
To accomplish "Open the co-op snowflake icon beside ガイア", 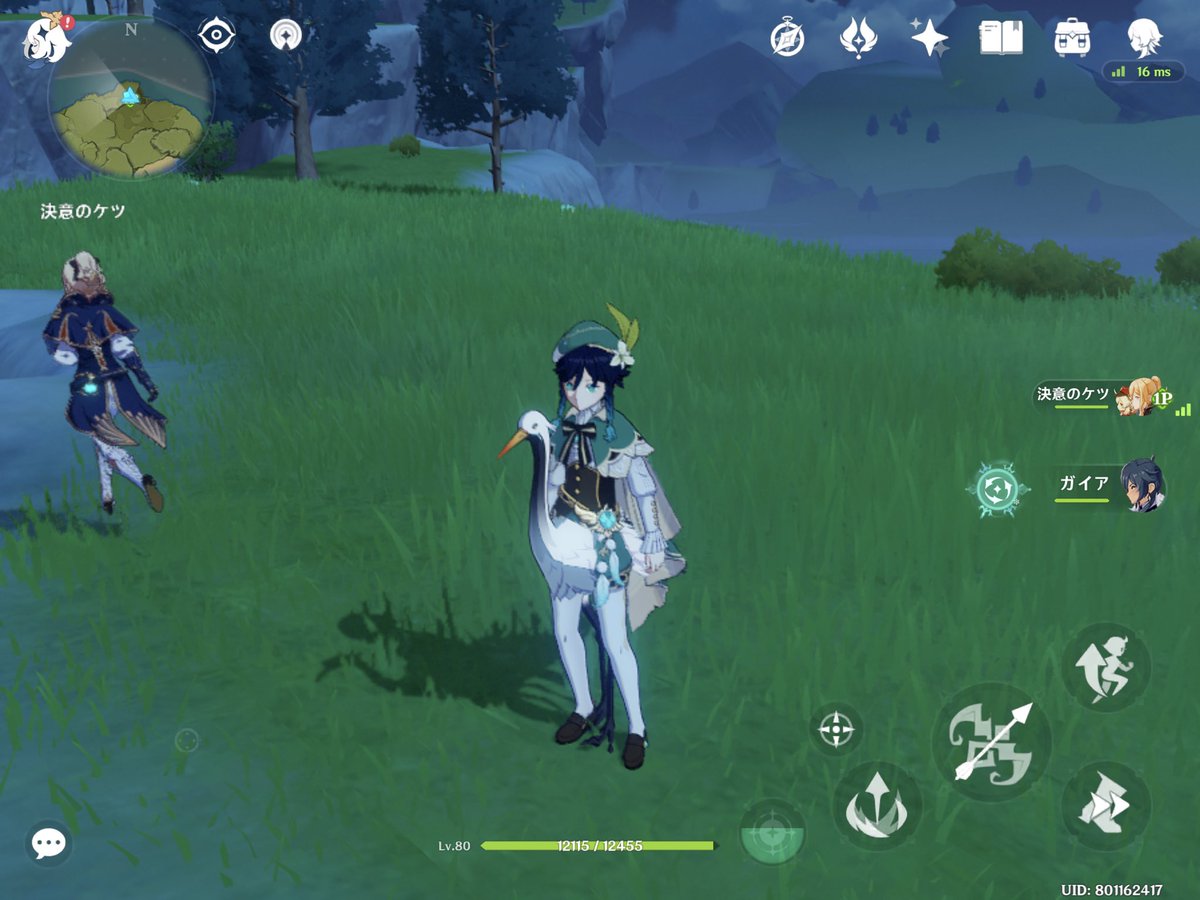I will 998,490.
